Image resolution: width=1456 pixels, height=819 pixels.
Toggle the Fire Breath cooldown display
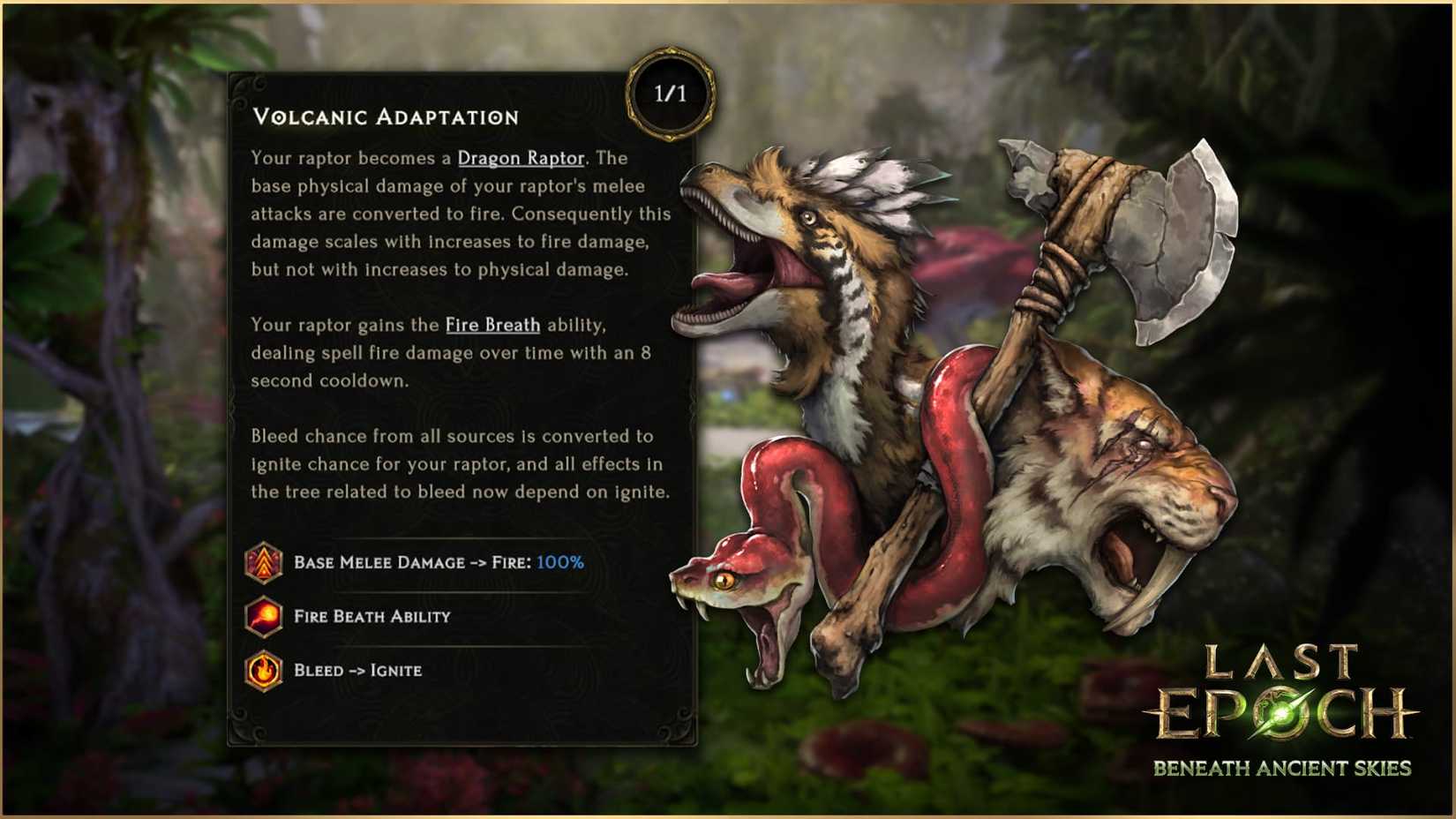click(371, 616)
